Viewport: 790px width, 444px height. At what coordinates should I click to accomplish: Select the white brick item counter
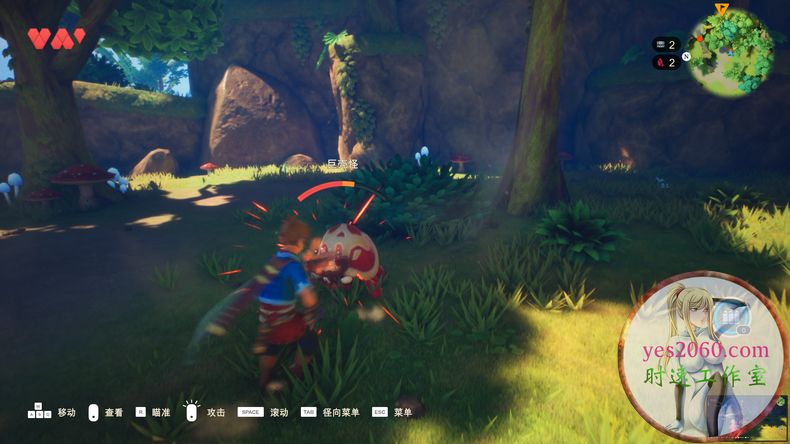click(665, 44)
